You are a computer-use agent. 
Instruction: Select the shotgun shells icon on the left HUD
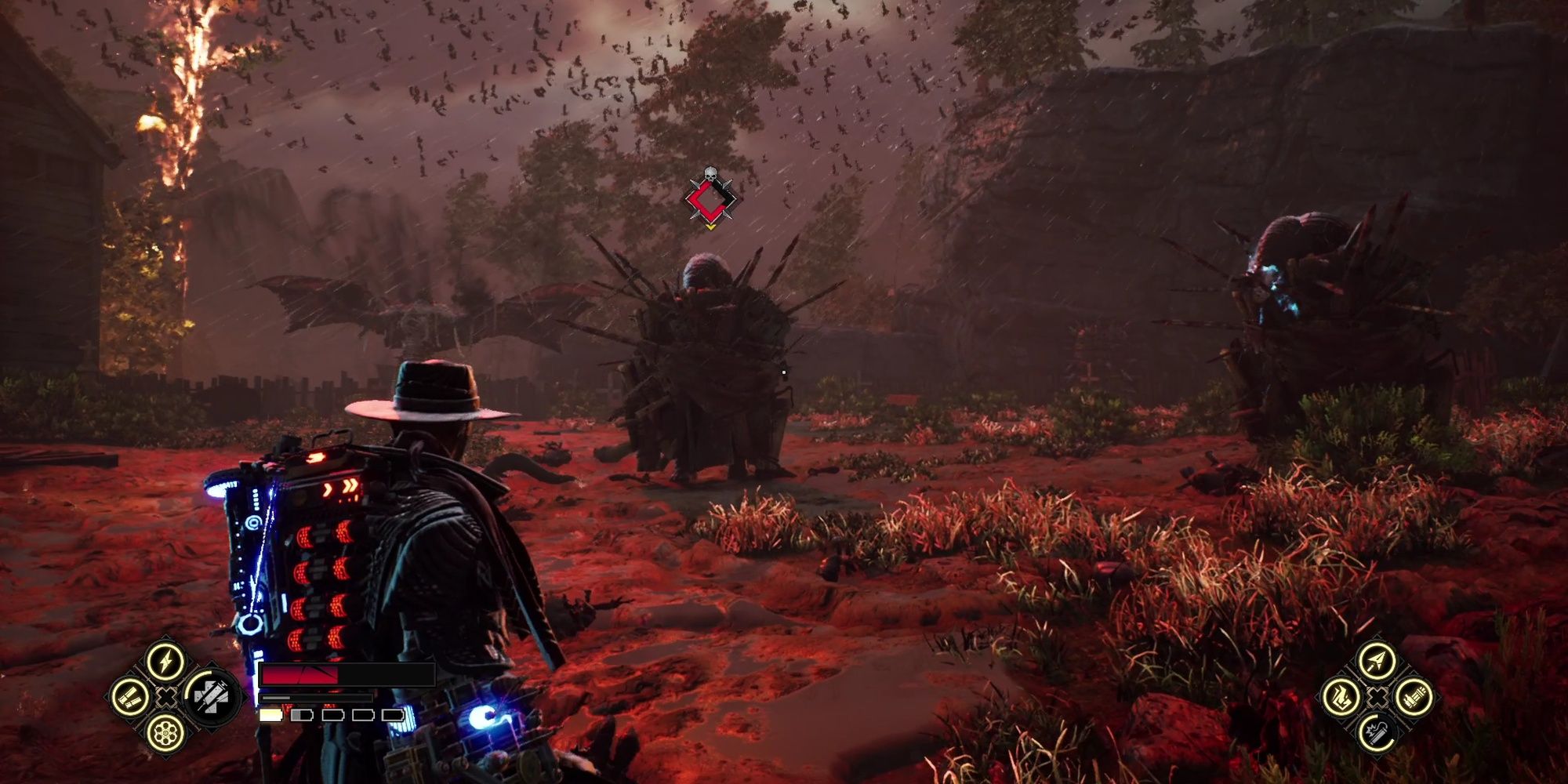tap(130, 699)
